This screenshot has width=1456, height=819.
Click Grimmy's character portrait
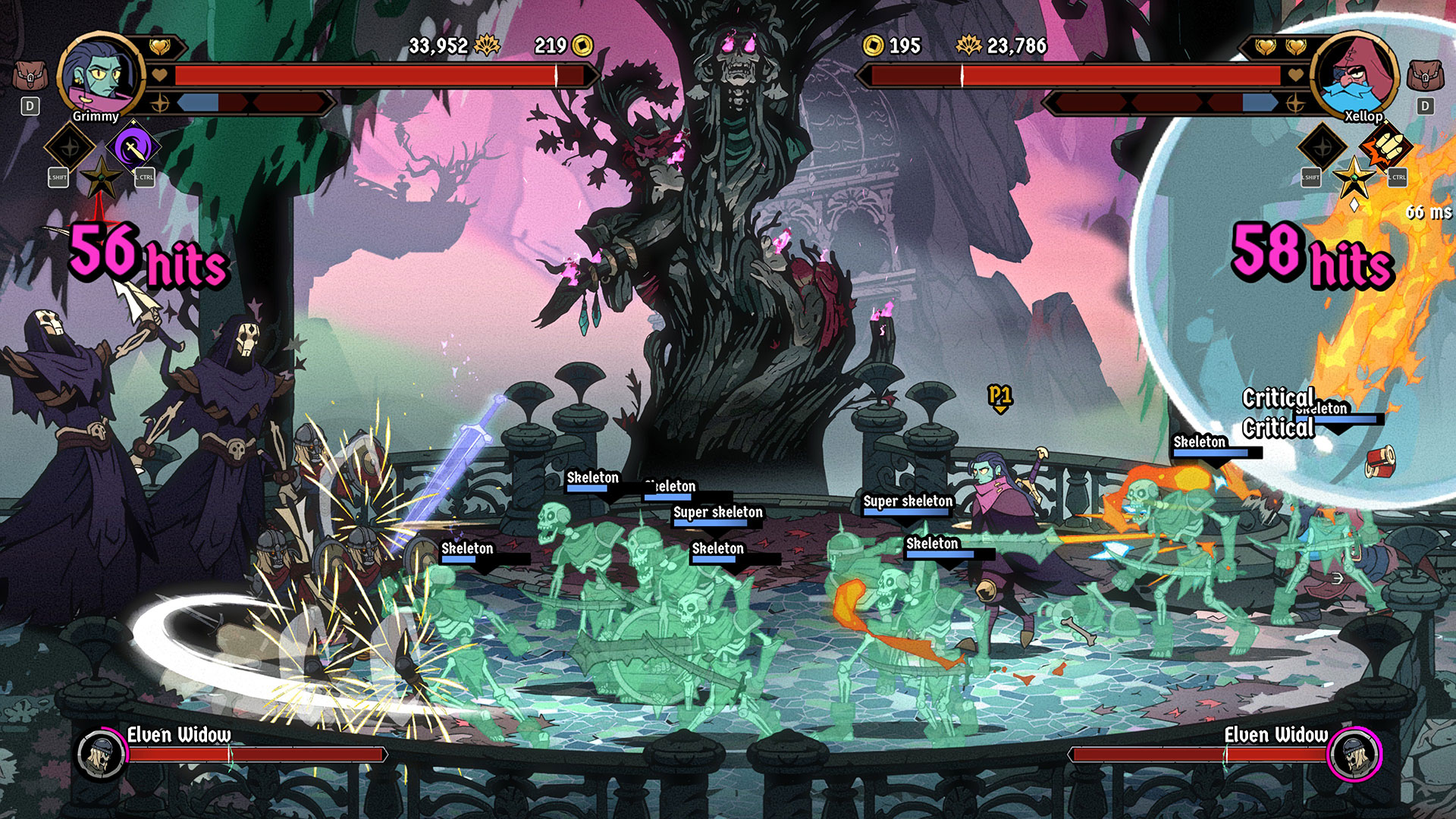tap(100, 74)
